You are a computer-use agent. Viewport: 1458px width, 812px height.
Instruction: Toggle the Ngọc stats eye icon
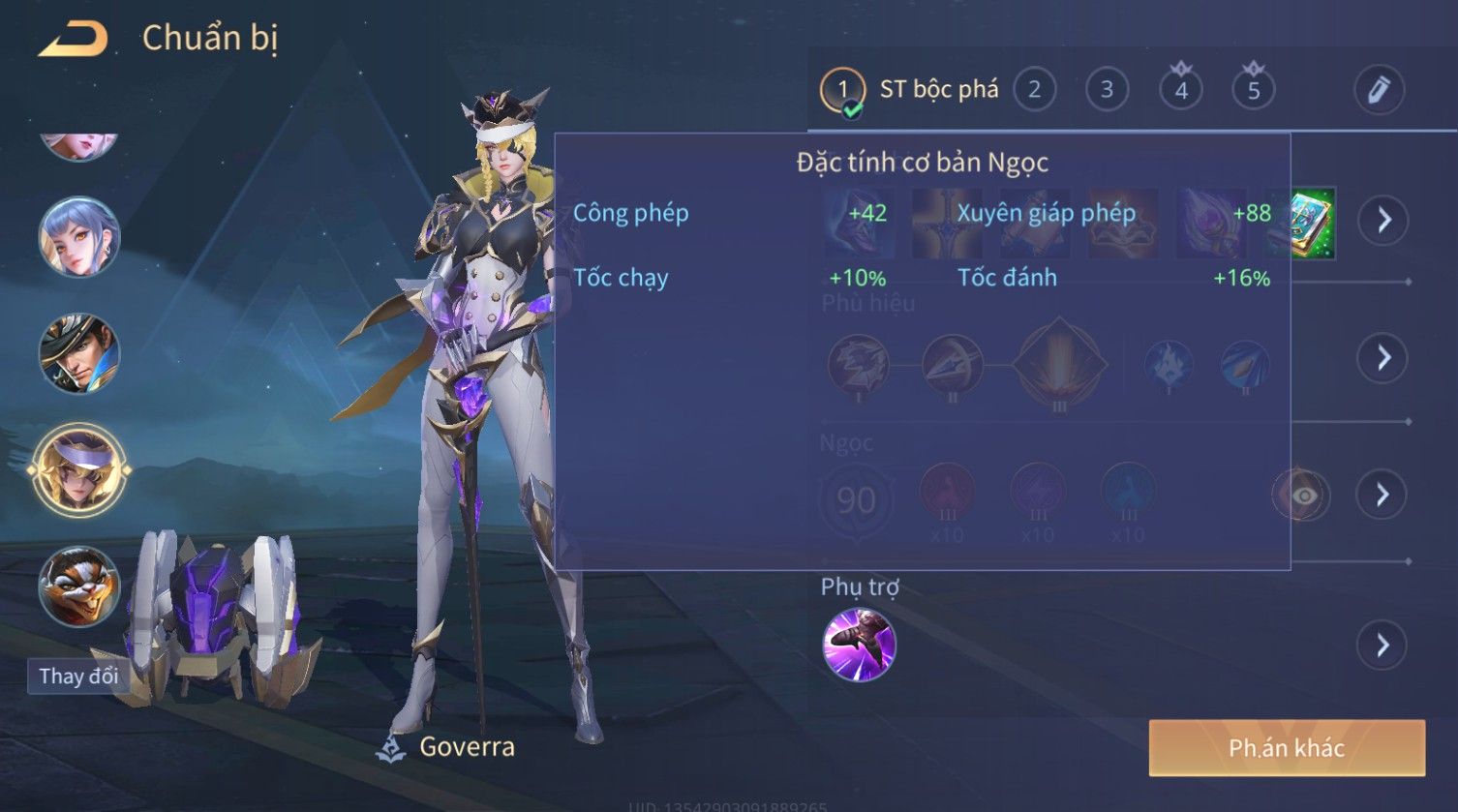pos(1303,496)
